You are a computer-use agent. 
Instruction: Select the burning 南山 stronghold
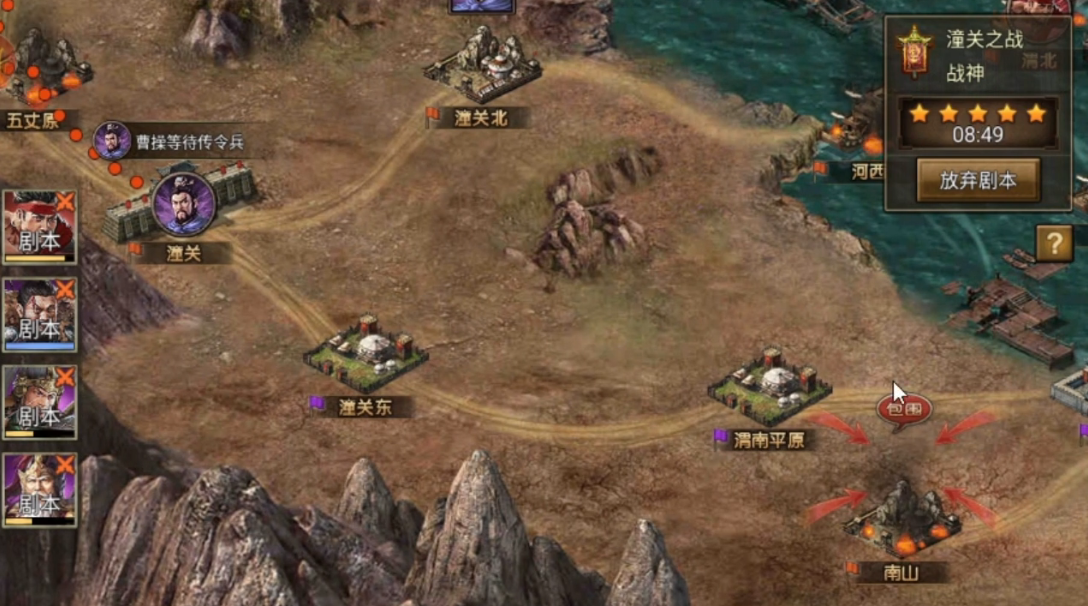[902, 520]
